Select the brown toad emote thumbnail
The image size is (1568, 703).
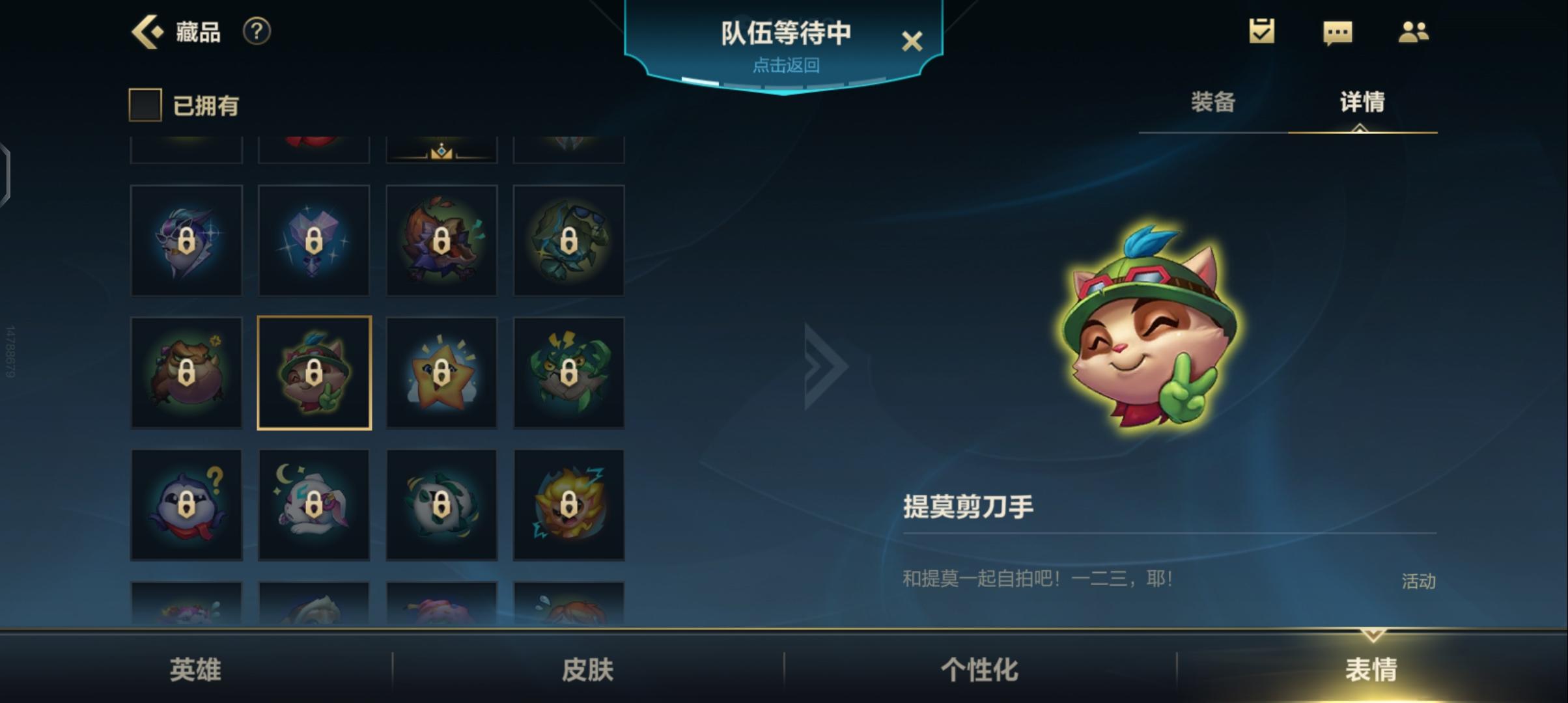point(187,372)
